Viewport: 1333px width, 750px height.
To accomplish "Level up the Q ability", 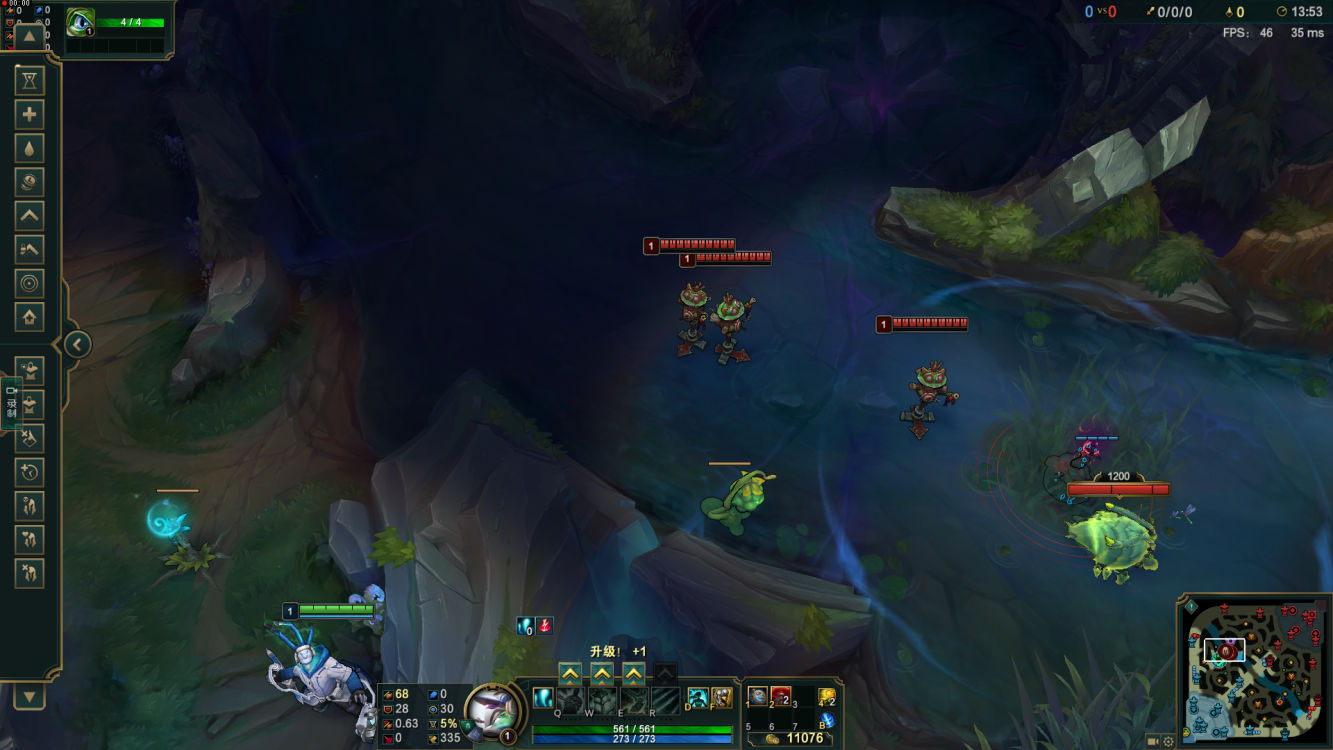I will click(569, 673).
